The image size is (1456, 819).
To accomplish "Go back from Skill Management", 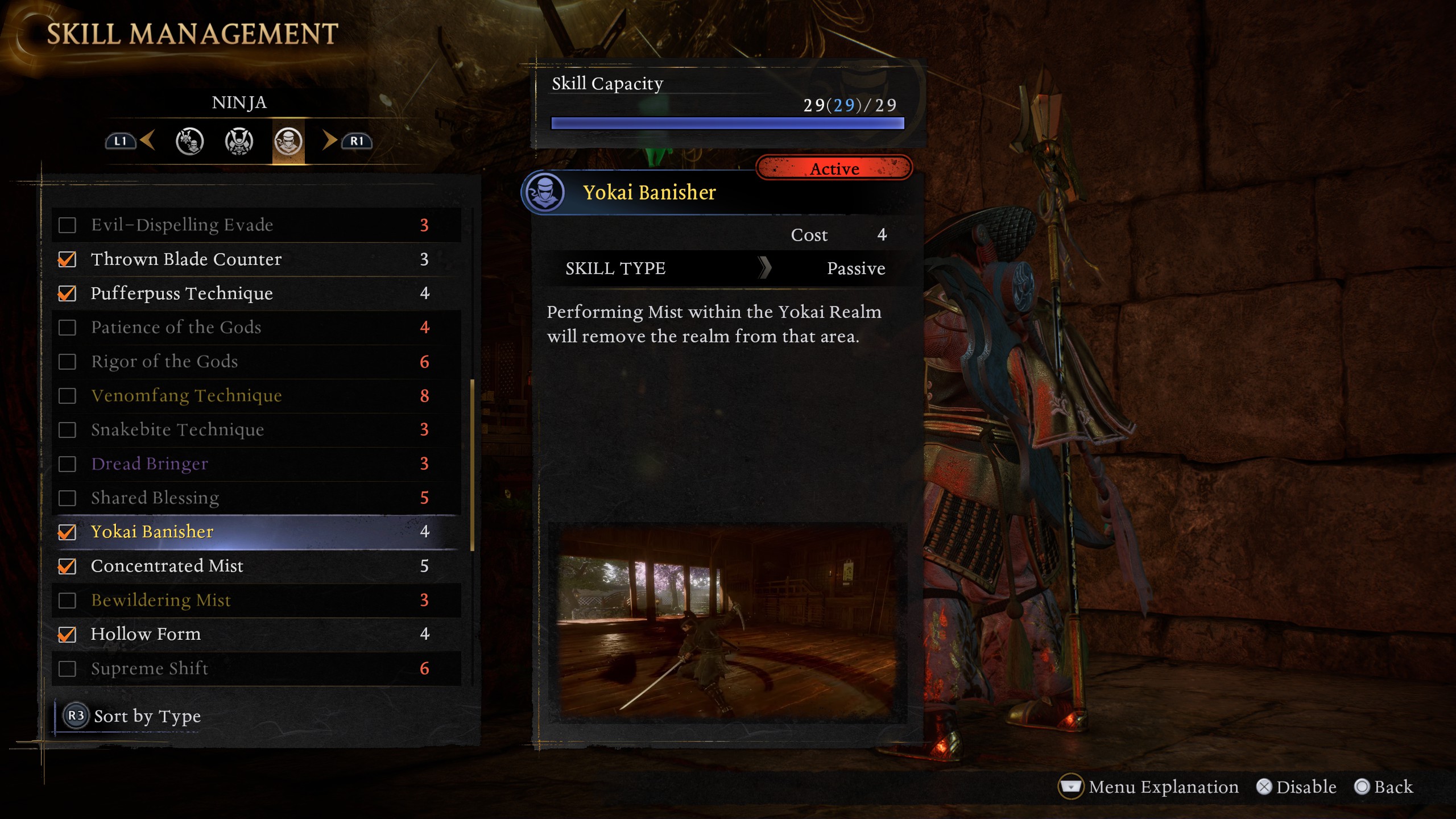I will point(1383,787).
